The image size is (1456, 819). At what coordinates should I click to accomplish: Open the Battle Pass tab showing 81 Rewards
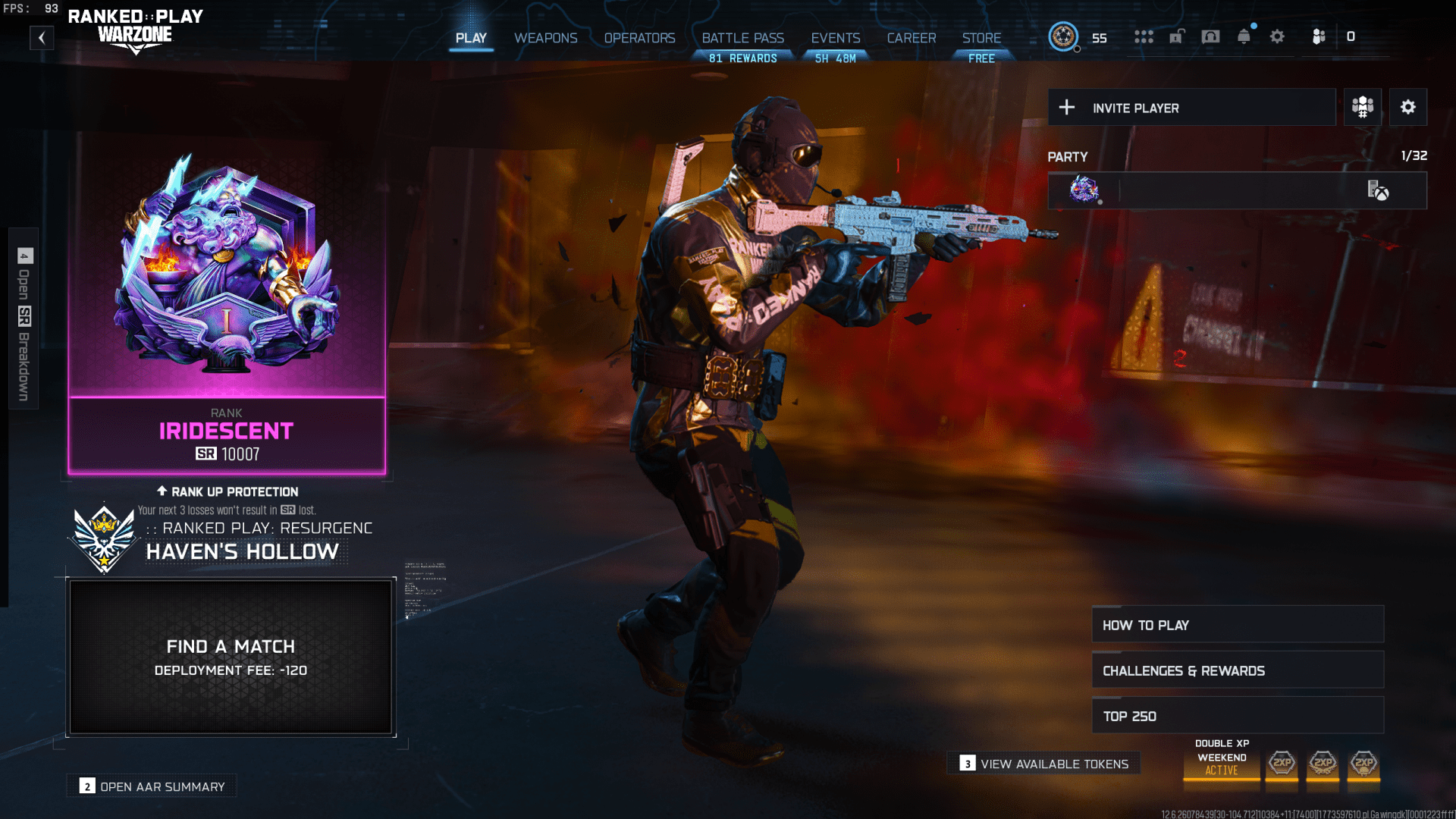(x=742, y=38)
